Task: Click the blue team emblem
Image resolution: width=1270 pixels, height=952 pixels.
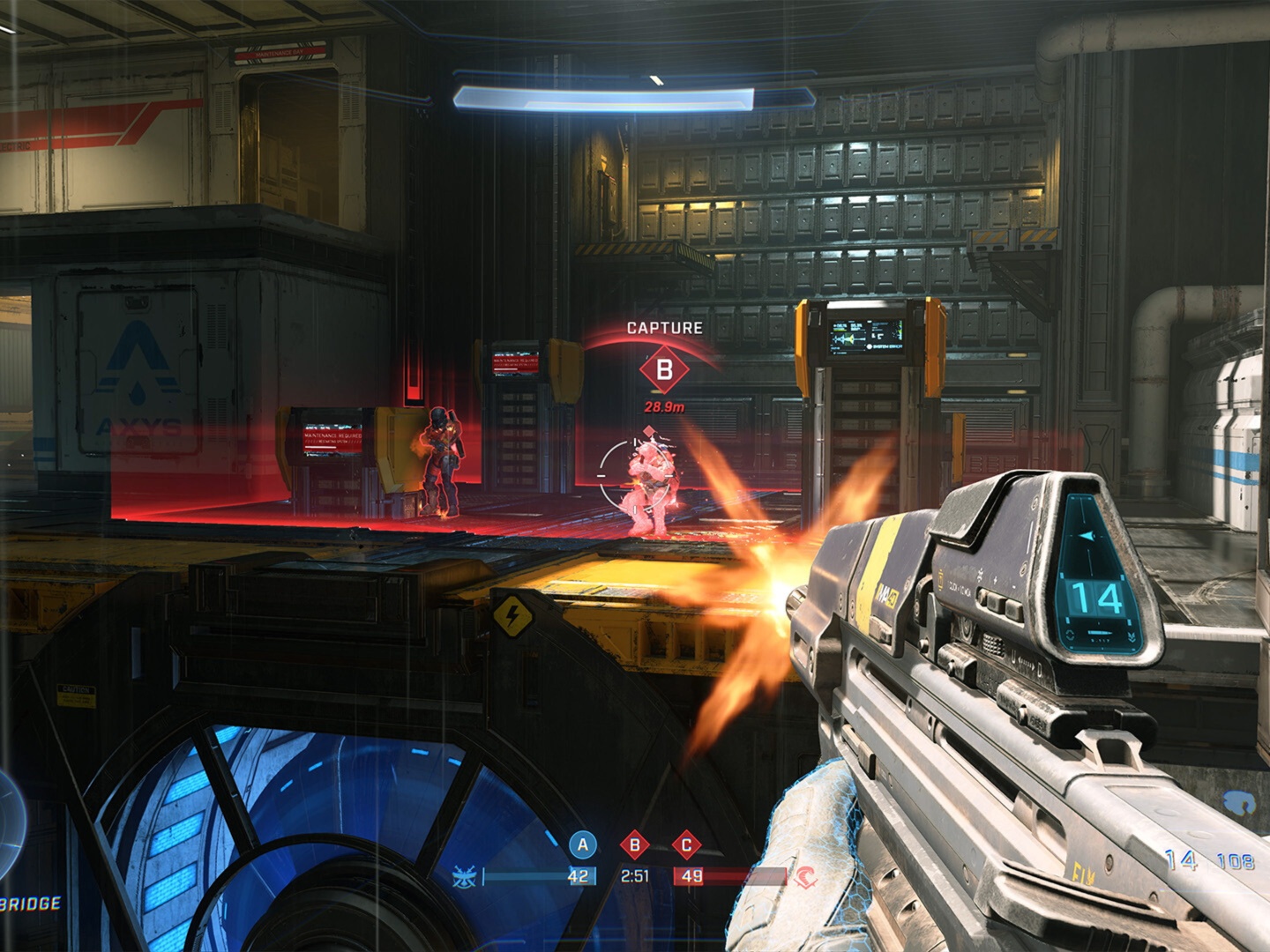Action: [464, 877]
